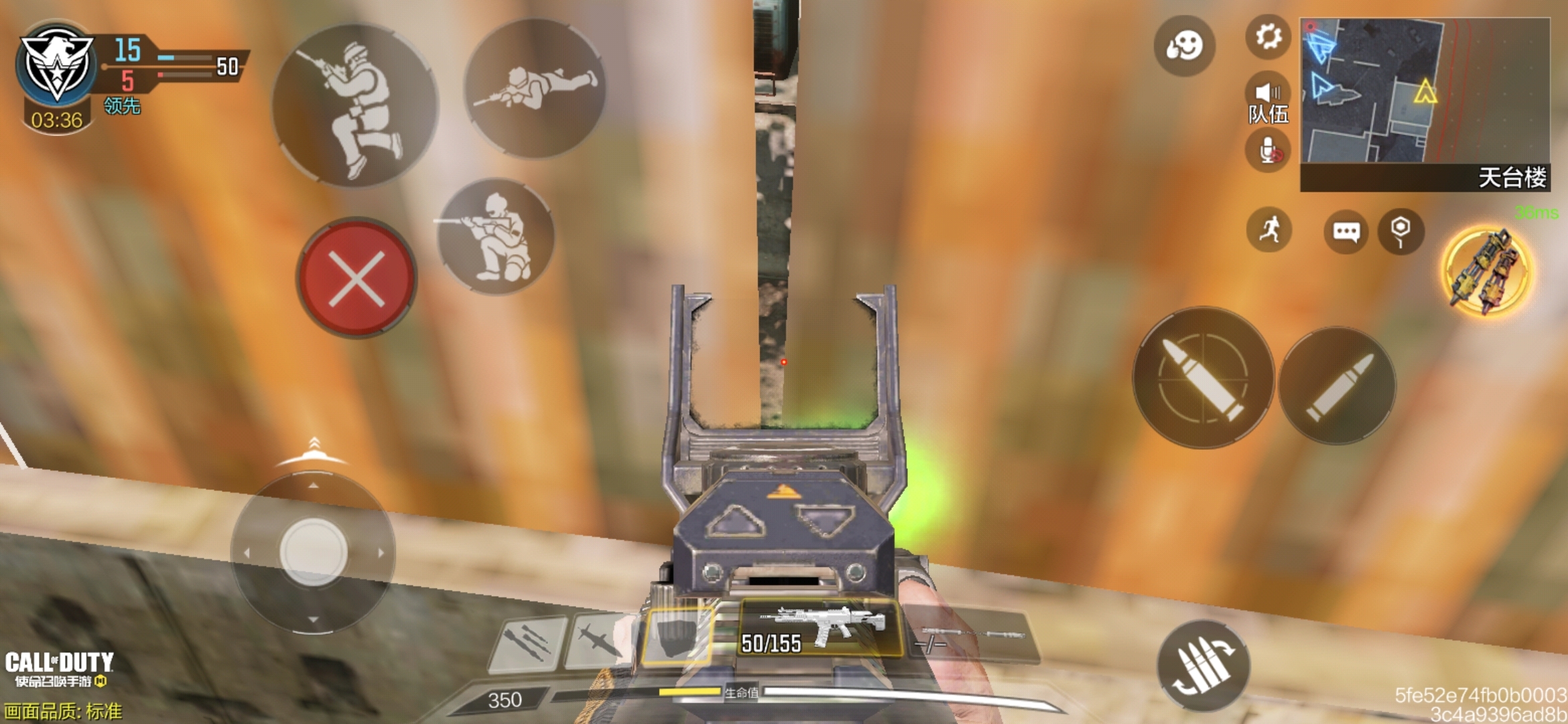The height and width of the screenshot is (724, 1568).
Task: Cancel with the red X button
Action: pos(356,278)
